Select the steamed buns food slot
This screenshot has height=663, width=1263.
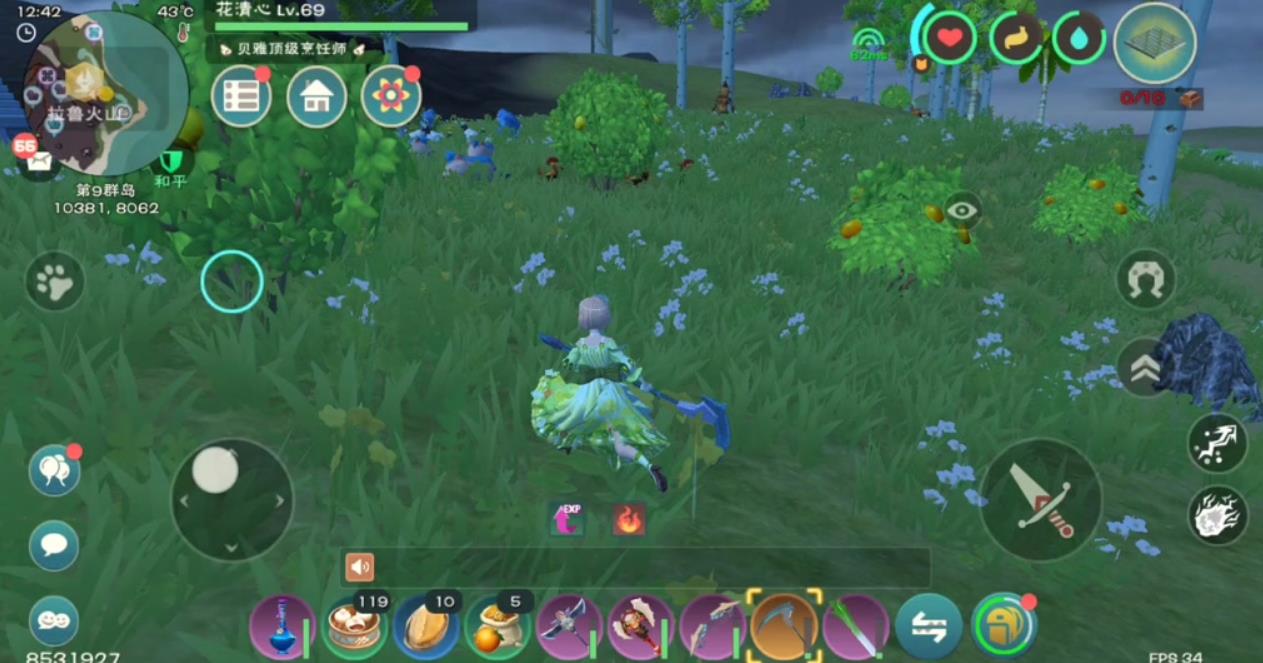(x=355, y=627)
